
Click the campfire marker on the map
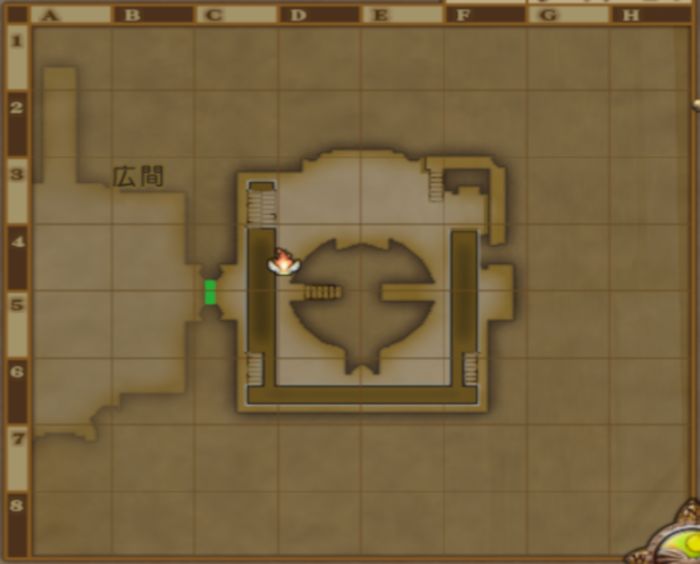[284, 263]
